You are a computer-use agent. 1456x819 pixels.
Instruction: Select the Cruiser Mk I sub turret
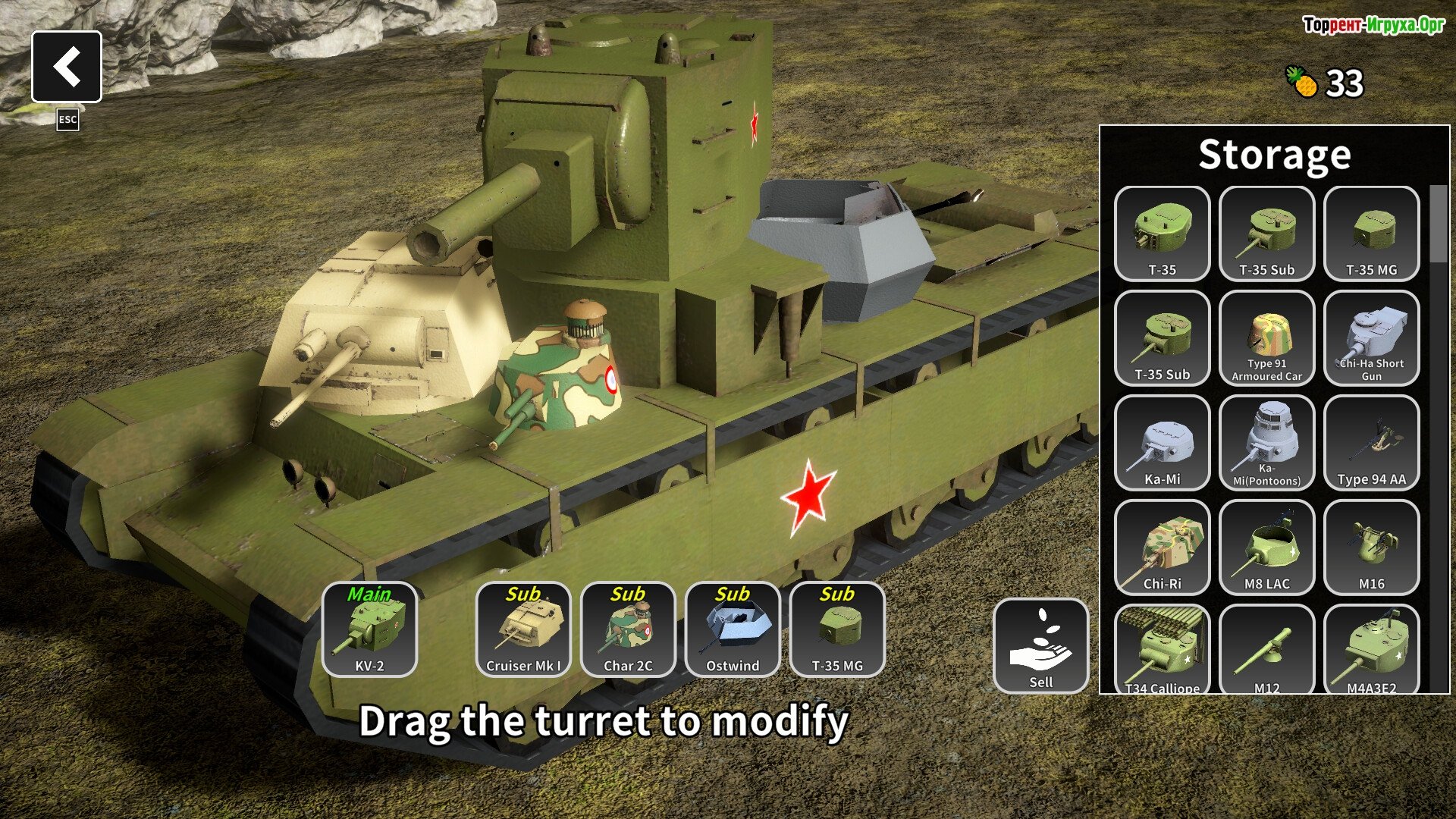pyautogui.click(x=523, y=629)
